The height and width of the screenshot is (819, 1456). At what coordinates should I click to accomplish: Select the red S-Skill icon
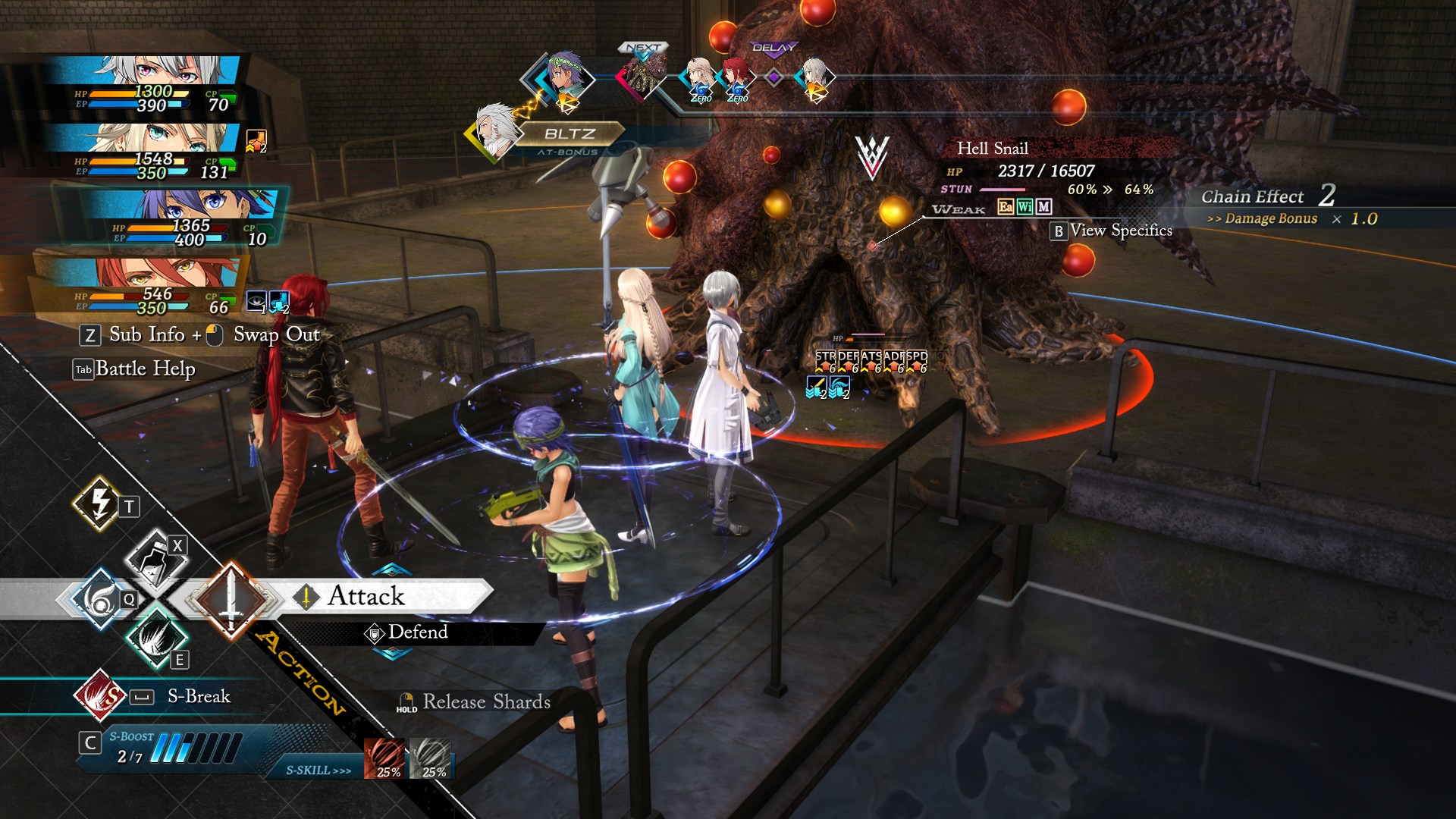coord(386,758)
